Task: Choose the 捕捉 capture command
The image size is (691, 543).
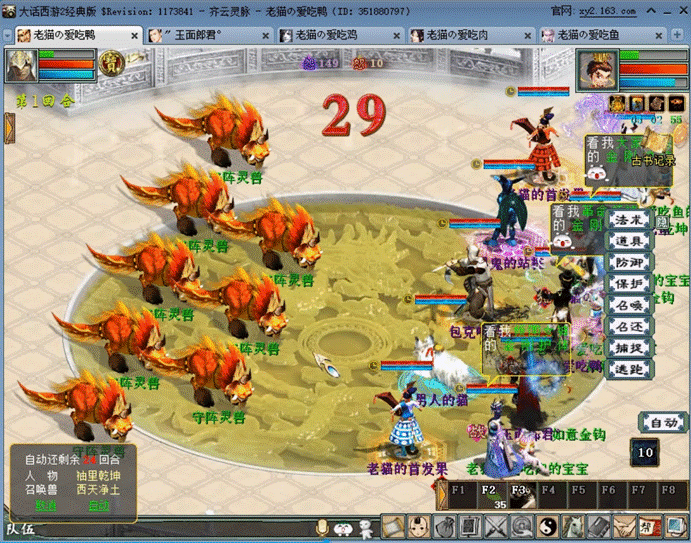Action: click(x=628, y=348)
